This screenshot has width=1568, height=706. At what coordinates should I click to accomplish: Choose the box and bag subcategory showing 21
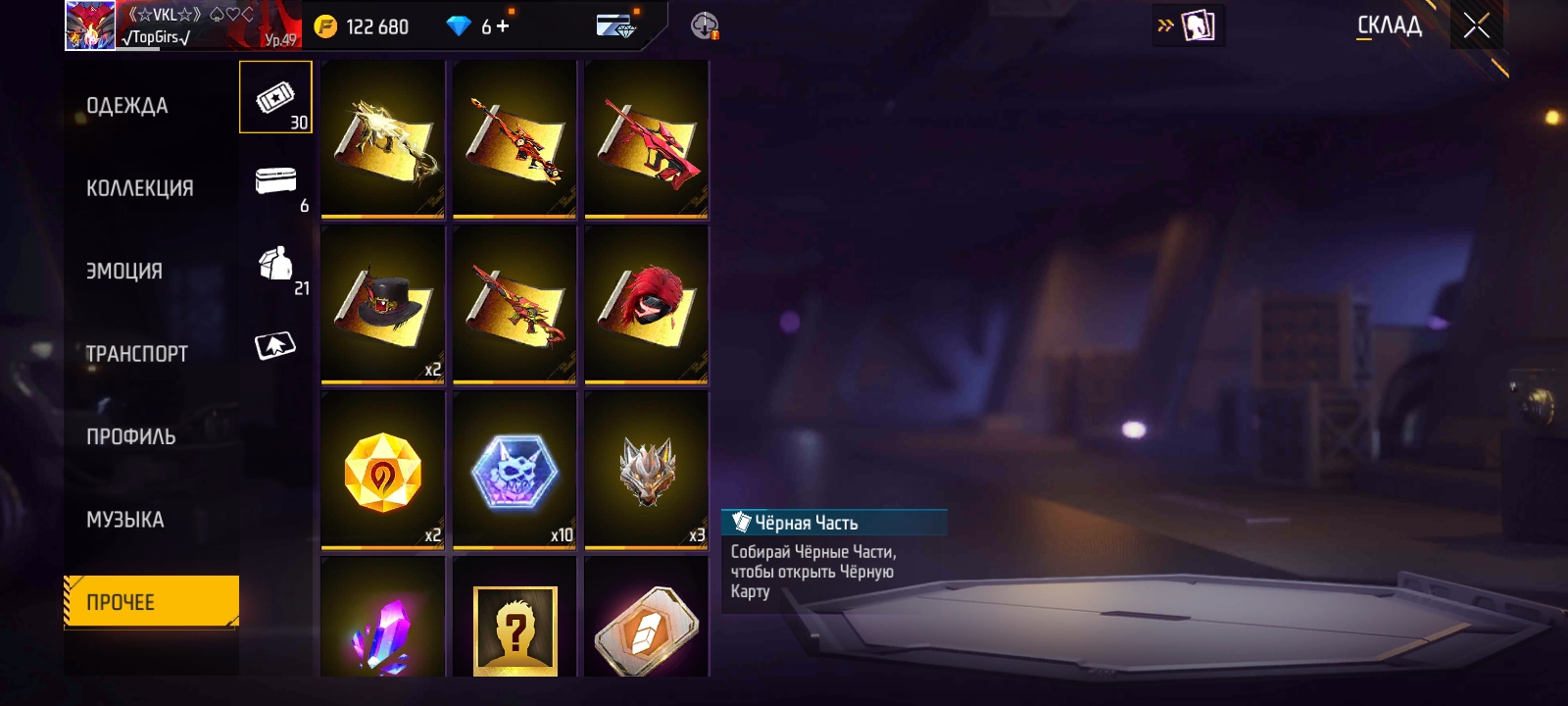pyautogui.click(x=275, y=265)
